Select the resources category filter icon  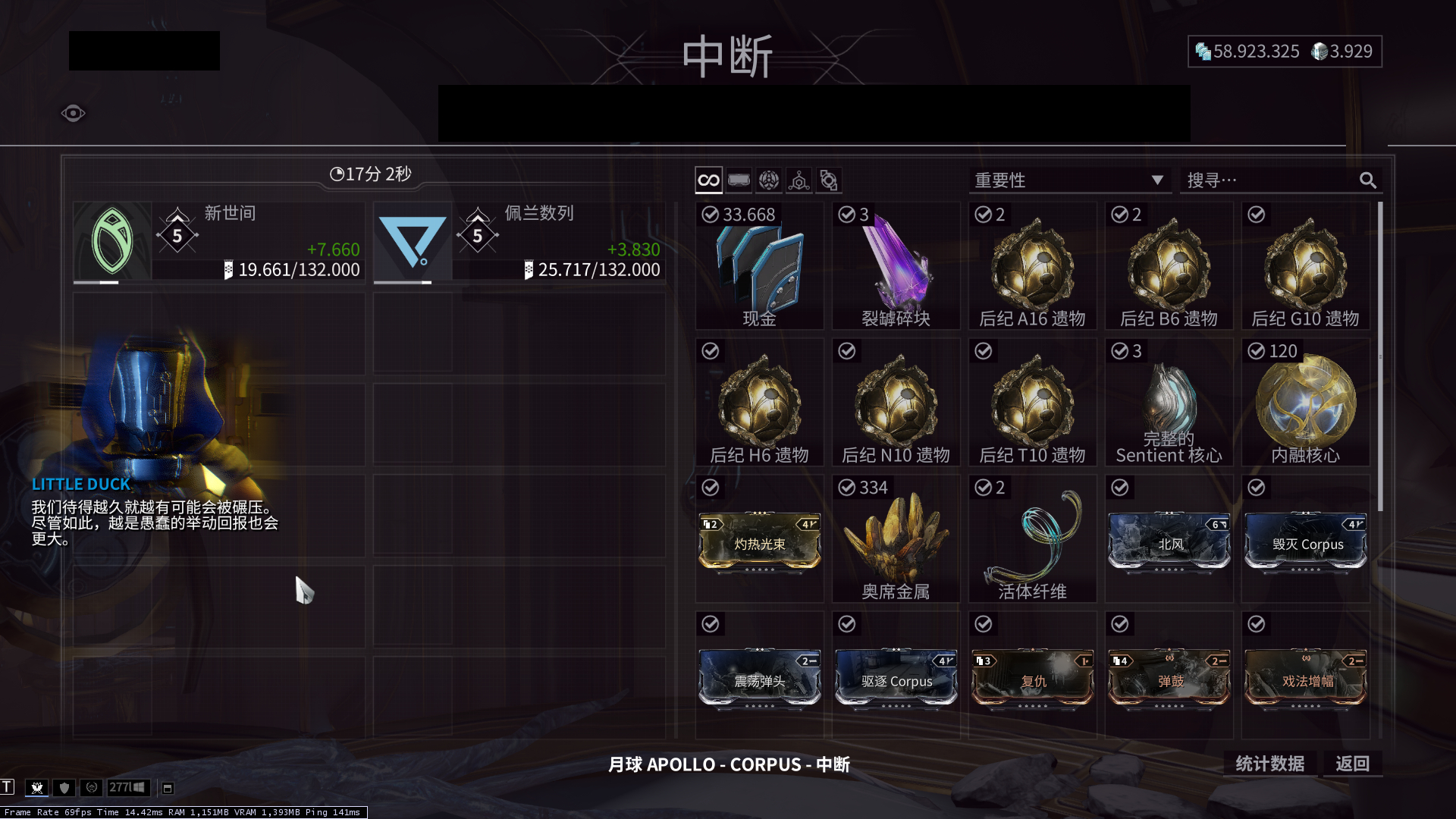coord(798,180)
